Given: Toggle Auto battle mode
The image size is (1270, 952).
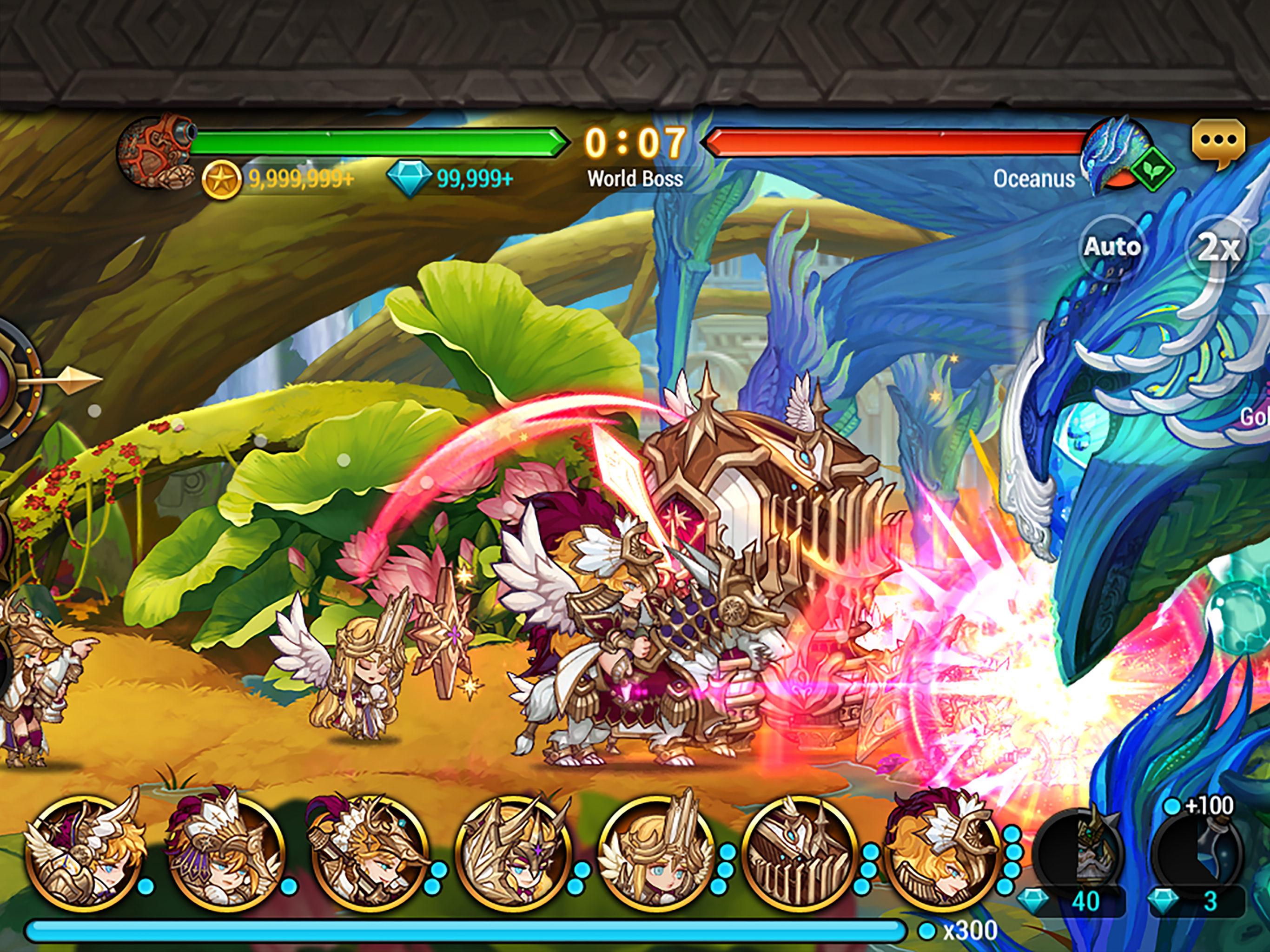Looking at the screenshot, I should pyautogui.click(x=1112, y=247).
